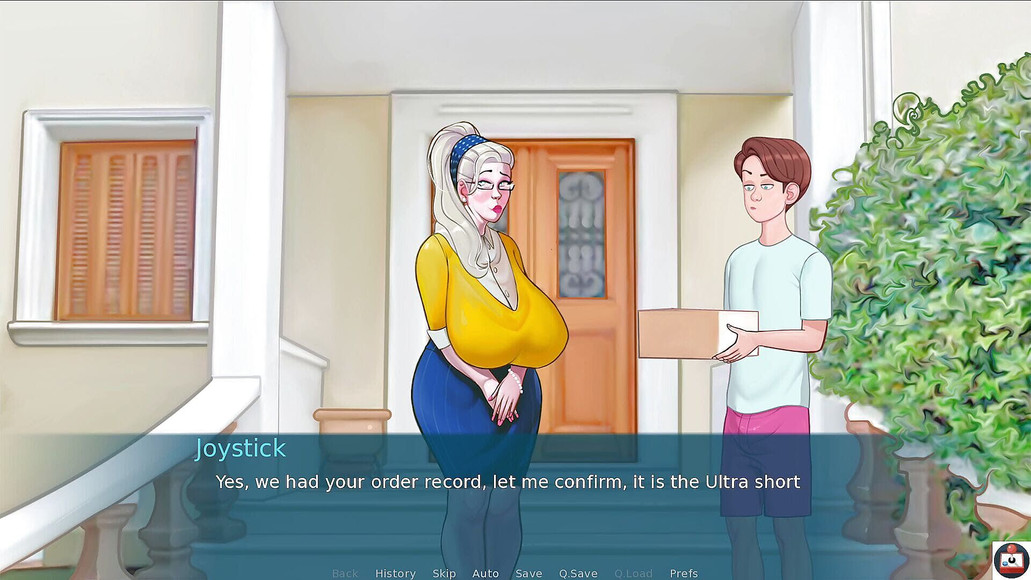Open the Save game screen
Viewport: 1031px width, 580px height.
click(528, 573)
